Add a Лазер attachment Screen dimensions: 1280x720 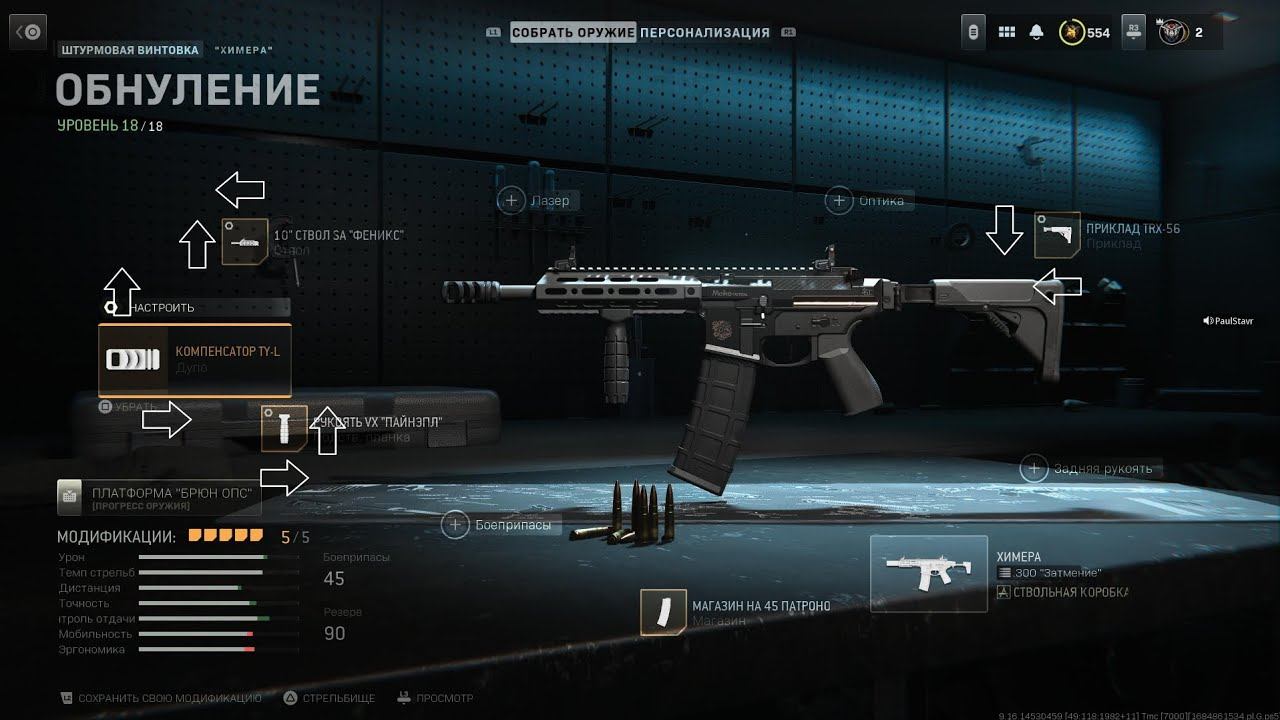[x=512, y=201]
